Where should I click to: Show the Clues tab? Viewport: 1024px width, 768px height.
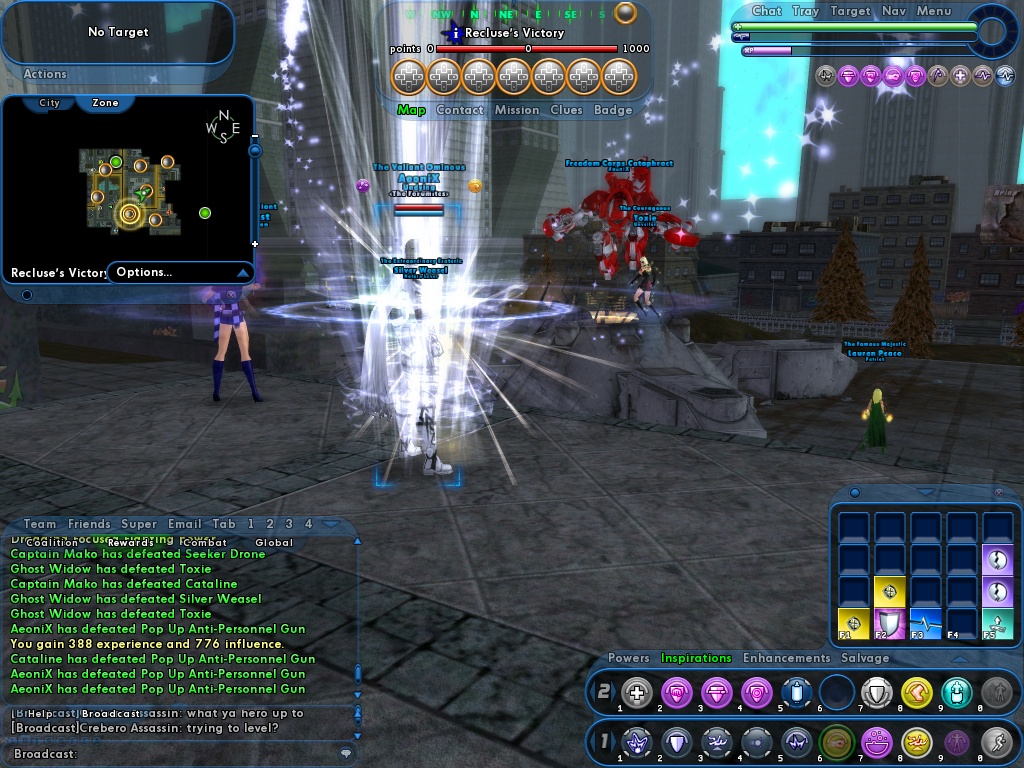[566, 110]
